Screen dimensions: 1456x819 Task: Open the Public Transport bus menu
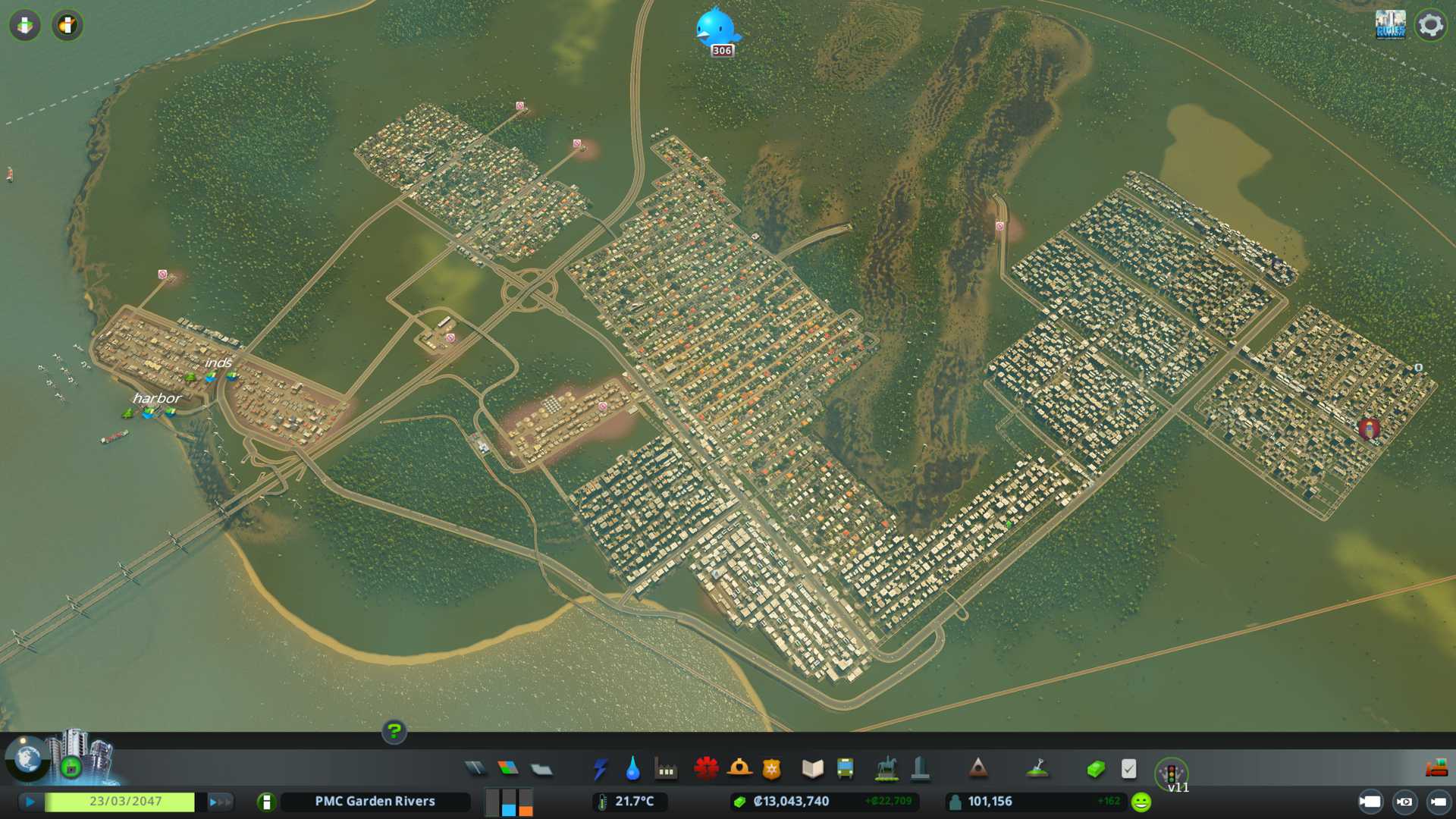click(845, 769)
